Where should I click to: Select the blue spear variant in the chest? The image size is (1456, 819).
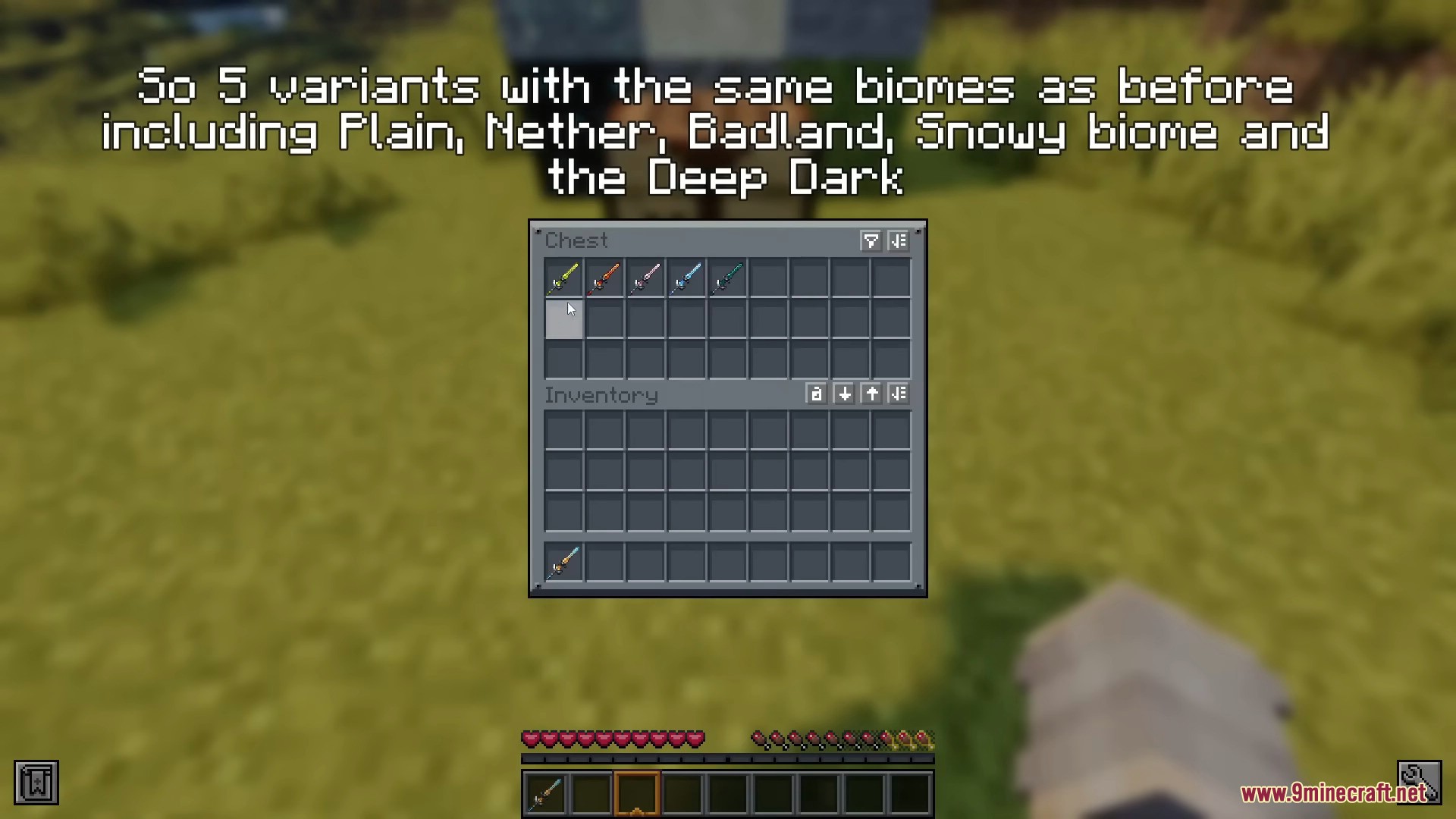tap(686, 278)
